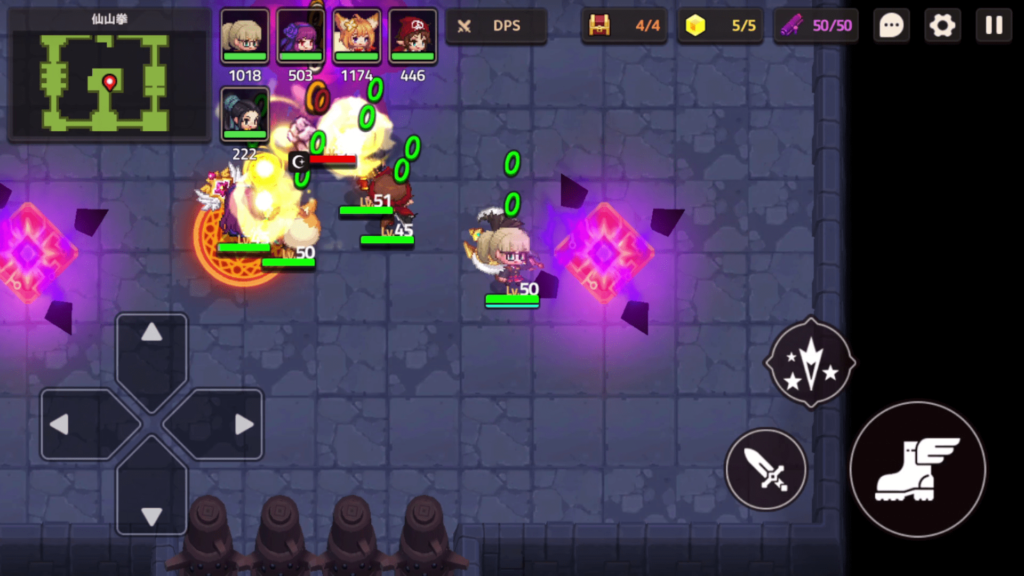The width and height of the screenshot is (1024, 576).
Task: Pause the game
Action: (x=994, y=26)
